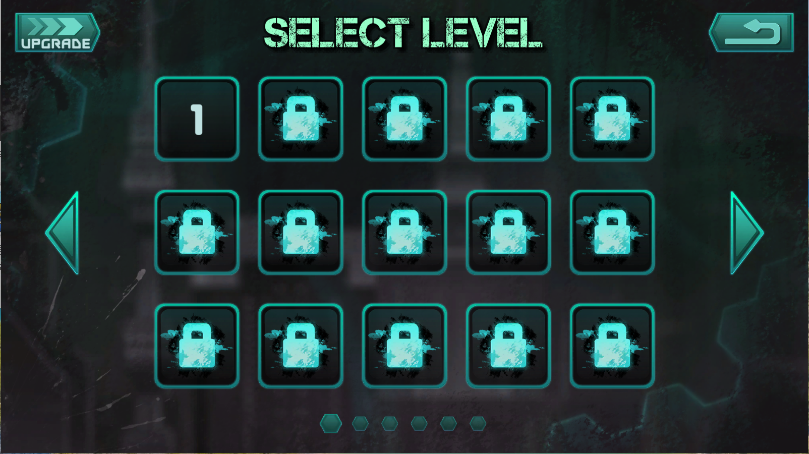
Task: Show the next page of levels
Action: coord(746,233)
